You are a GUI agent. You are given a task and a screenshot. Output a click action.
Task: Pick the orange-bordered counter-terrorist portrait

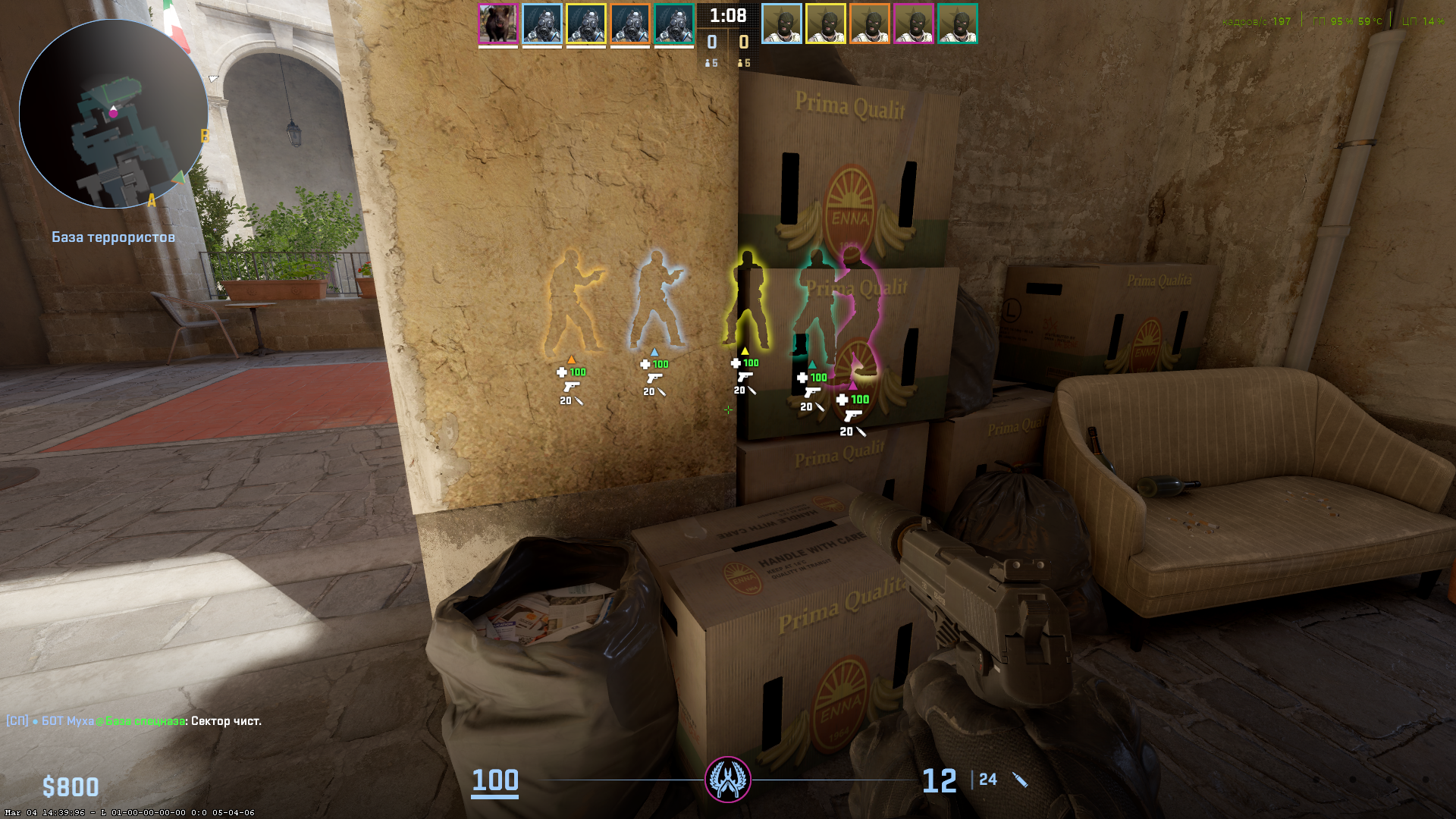(x=630, y=24)
